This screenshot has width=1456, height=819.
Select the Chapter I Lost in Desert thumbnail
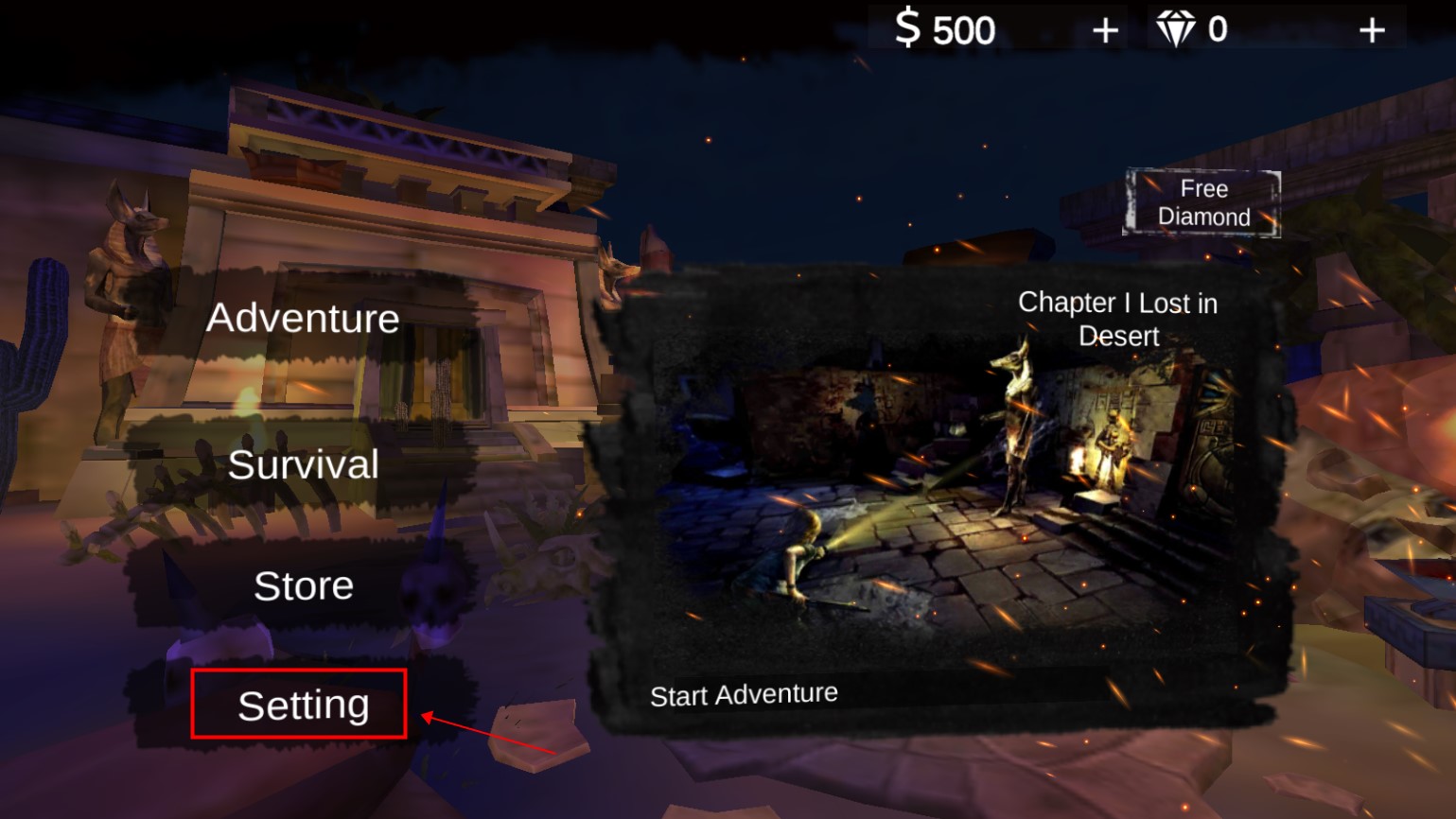point(946,482)
